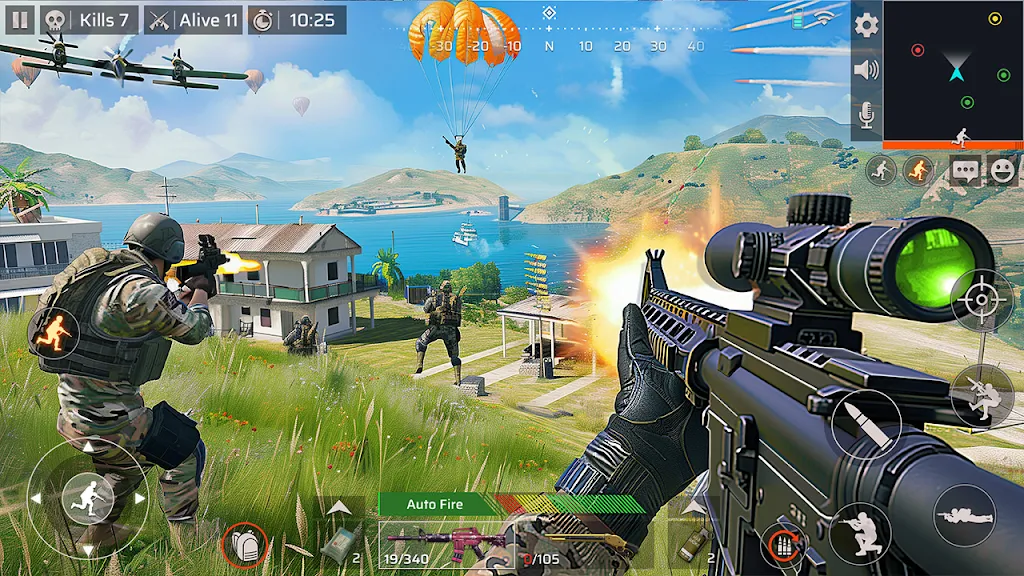1024x576 pixels.
Task: Go prone with lying soldier button
Action: (x=964, y=515)
